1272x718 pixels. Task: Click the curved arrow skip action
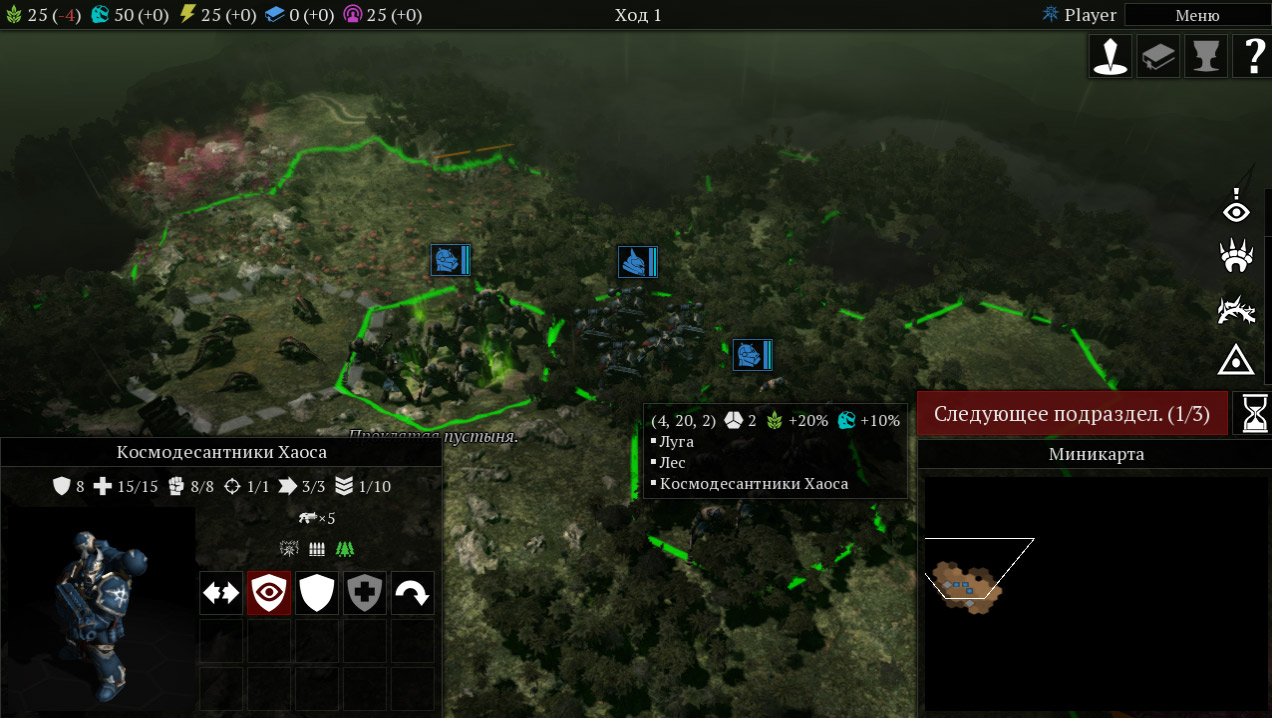tap(412, 593)
